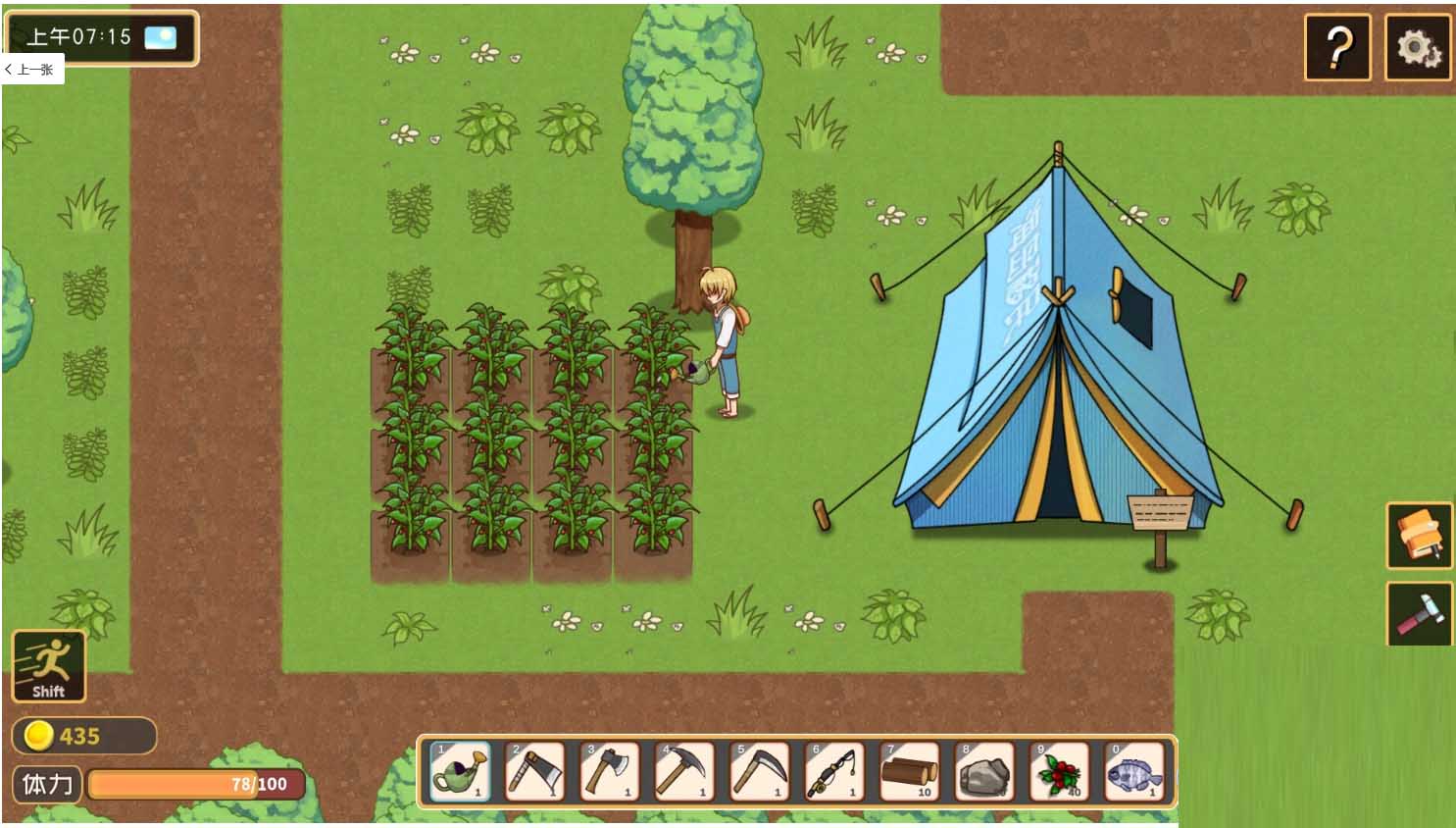
Task: Select the watering can hotbar slot
Action: (460, 772)
